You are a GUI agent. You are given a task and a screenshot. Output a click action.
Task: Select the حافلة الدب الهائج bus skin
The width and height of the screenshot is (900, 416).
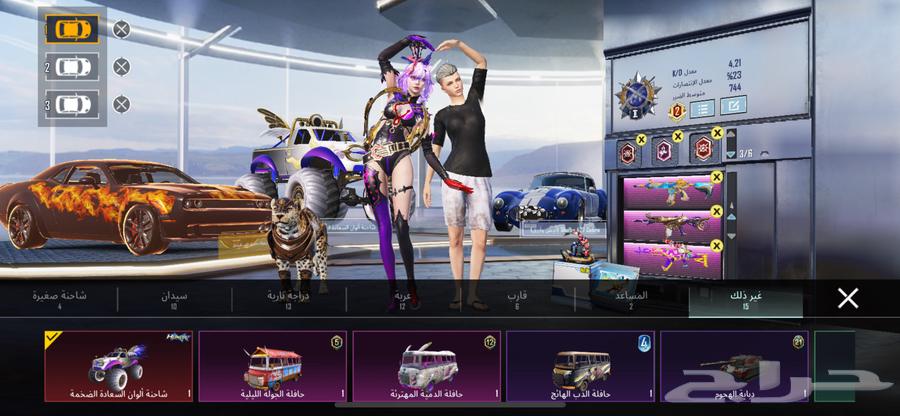coord(580,366)
